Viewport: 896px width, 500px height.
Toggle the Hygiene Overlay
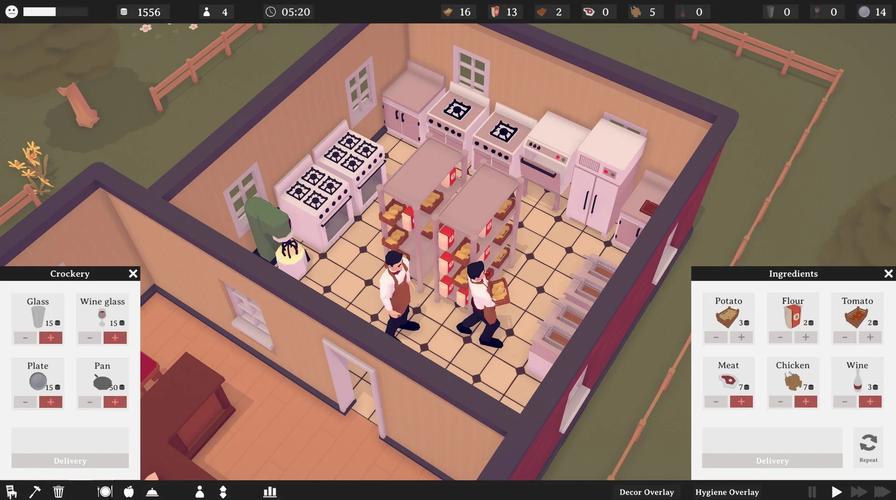tap(729, 492)
